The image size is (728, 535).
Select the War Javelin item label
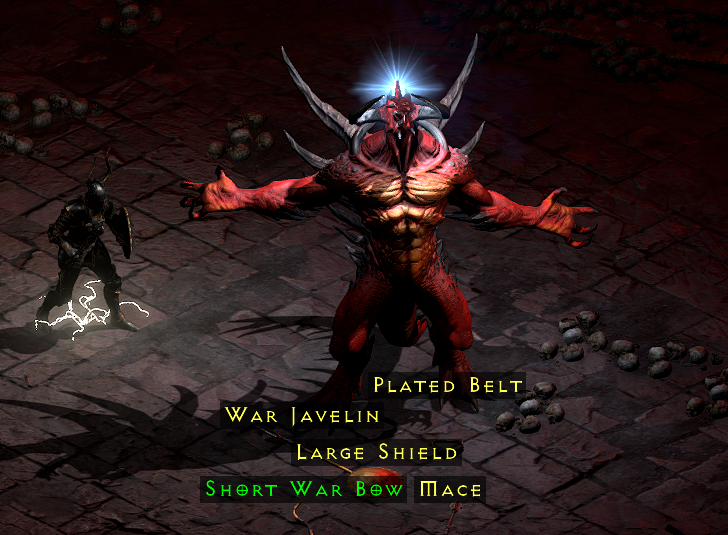click(x=302, y=415)
